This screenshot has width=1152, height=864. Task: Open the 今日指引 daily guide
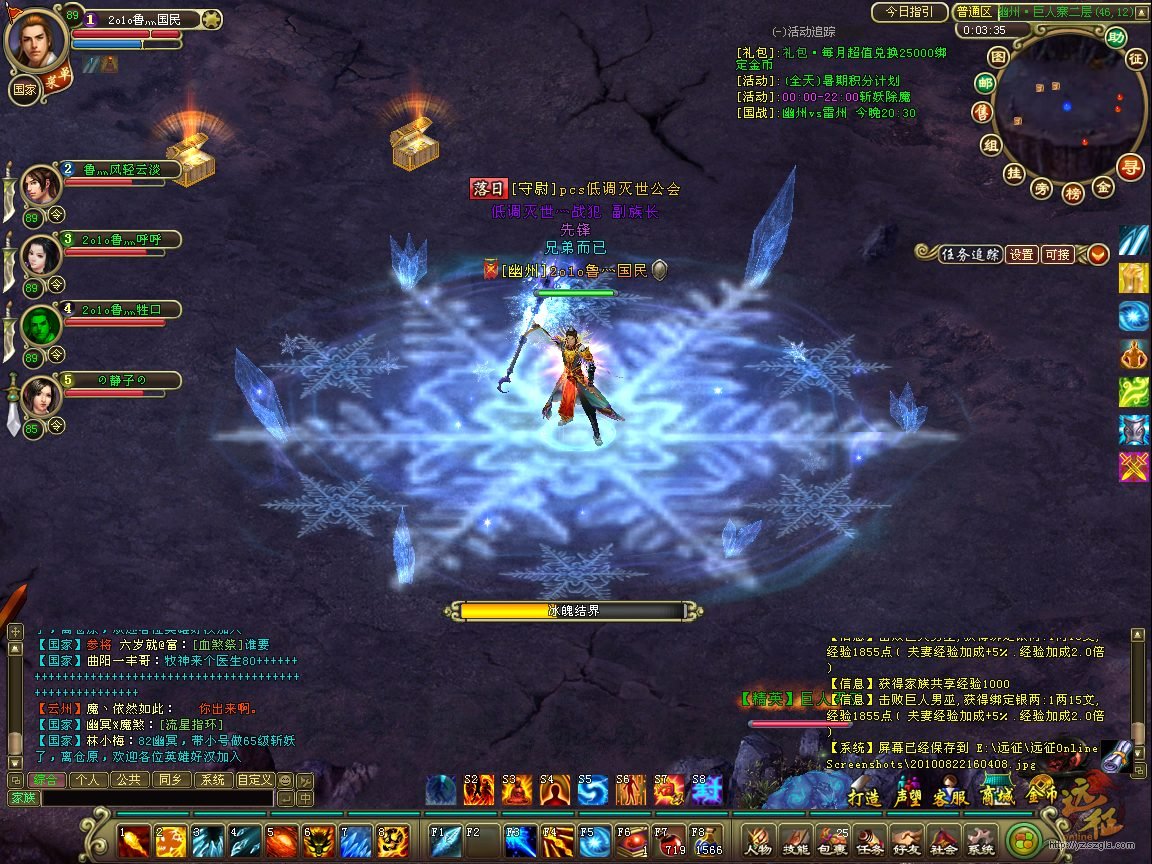[909, 12]
